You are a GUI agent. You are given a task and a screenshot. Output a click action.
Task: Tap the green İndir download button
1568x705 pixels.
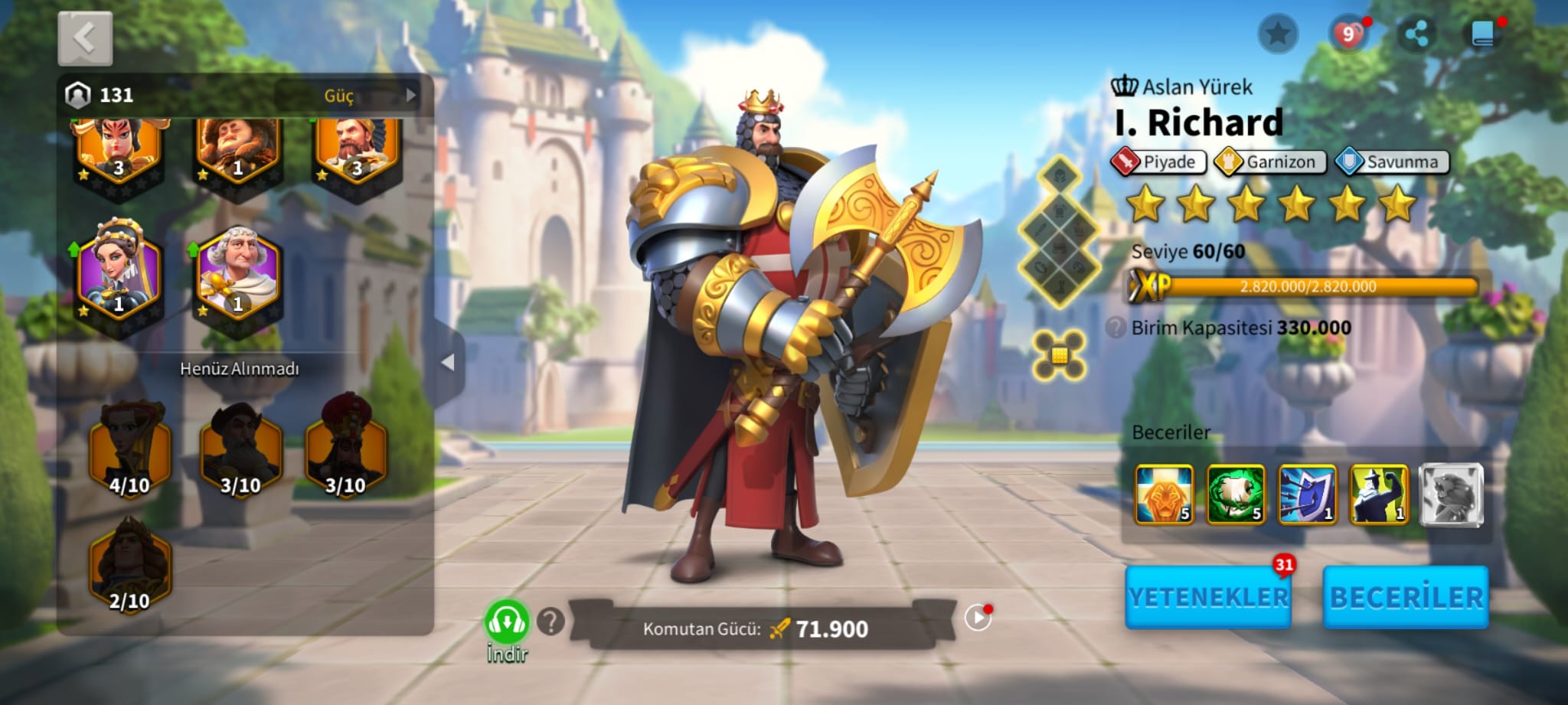click(506, 625)
